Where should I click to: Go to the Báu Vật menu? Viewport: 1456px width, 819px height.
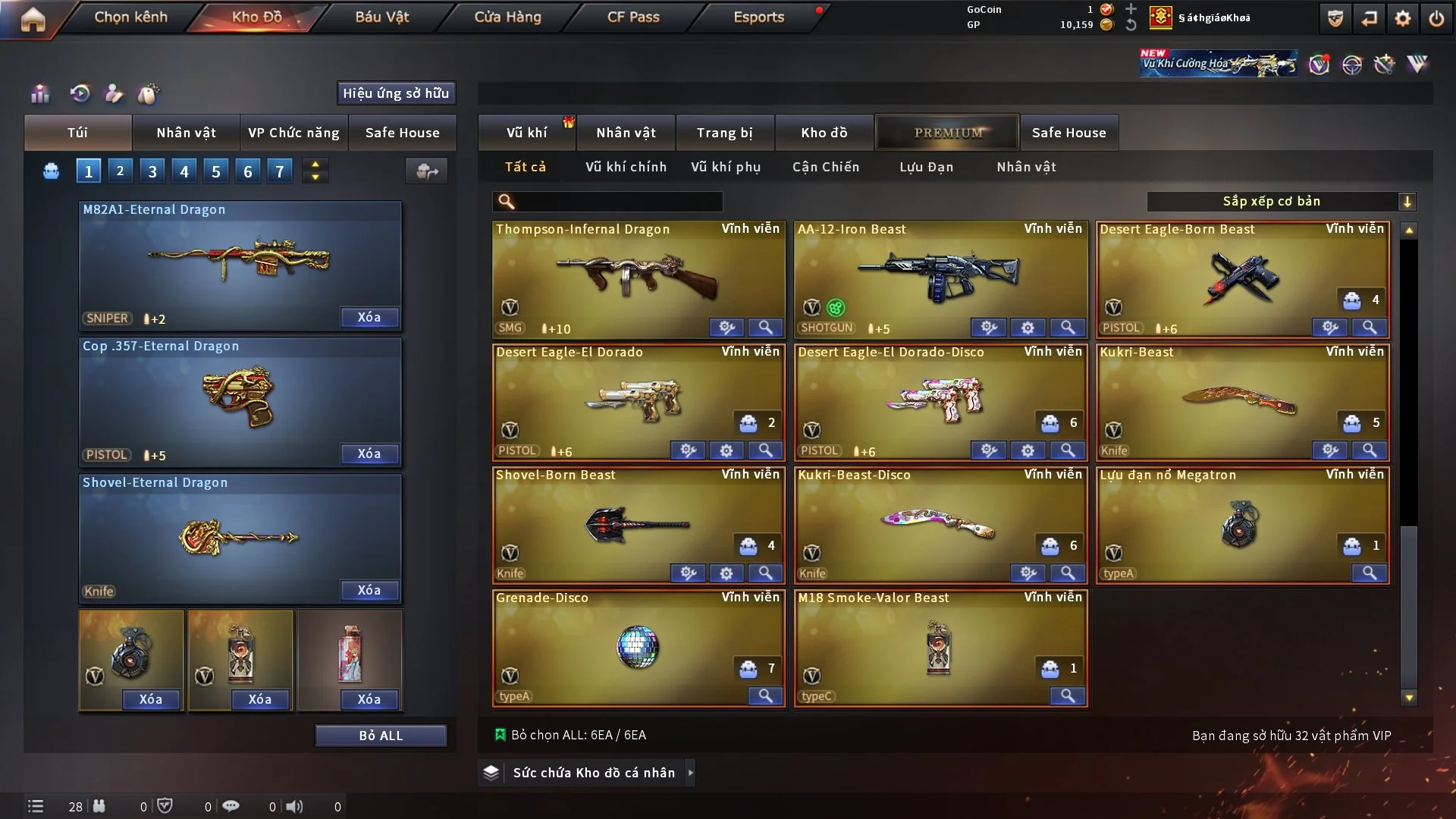[x=381, y=17]
